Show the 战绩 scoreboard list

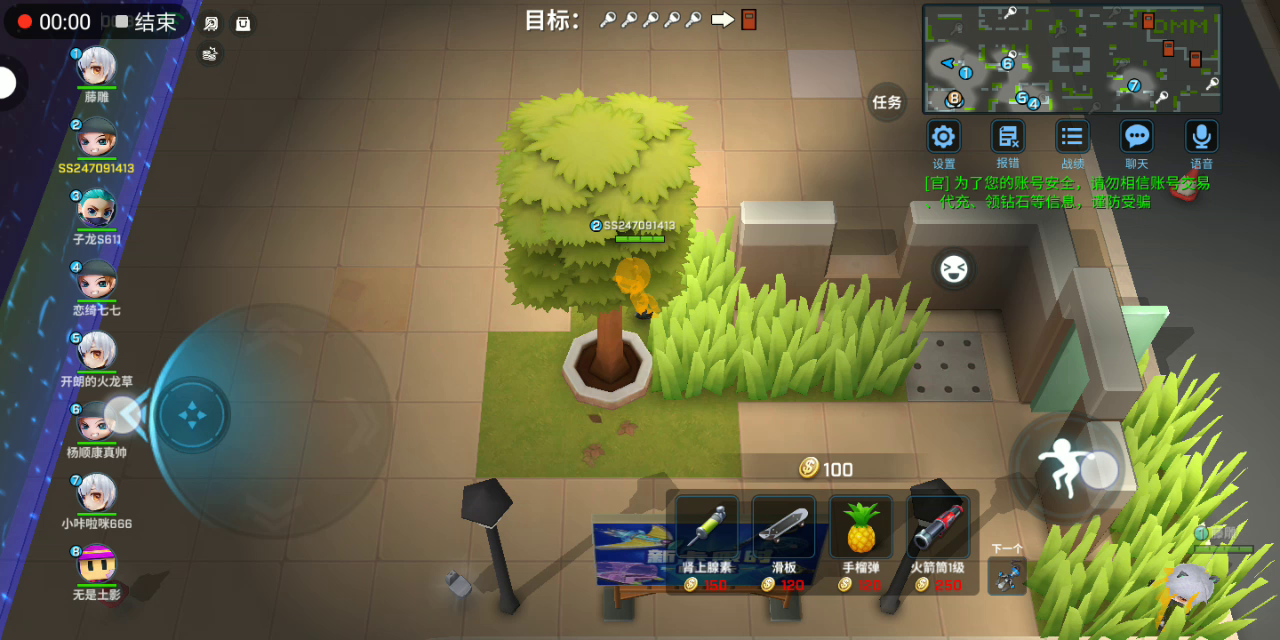[x=1072, y=136]
